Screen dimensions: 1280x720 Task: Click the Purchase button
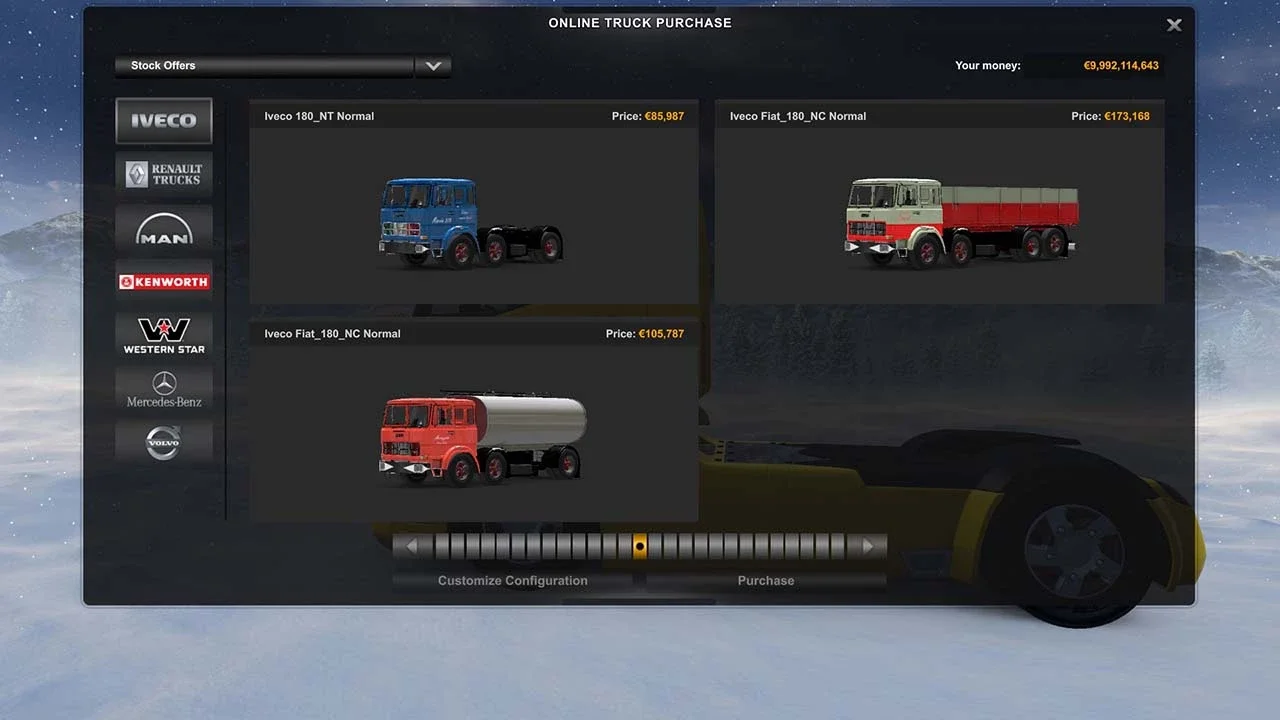765,580
